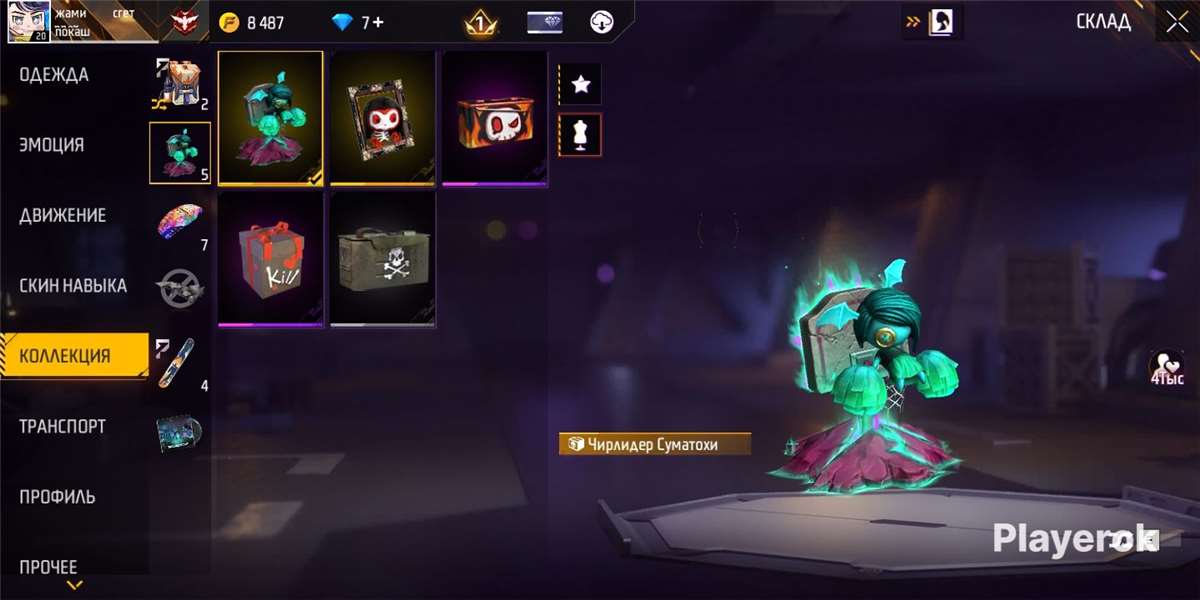Image resolution: width=1200 pixels, height=600 pixels.
Task: Open the surfboard skins subcategory
Action: tap(180, 362)
